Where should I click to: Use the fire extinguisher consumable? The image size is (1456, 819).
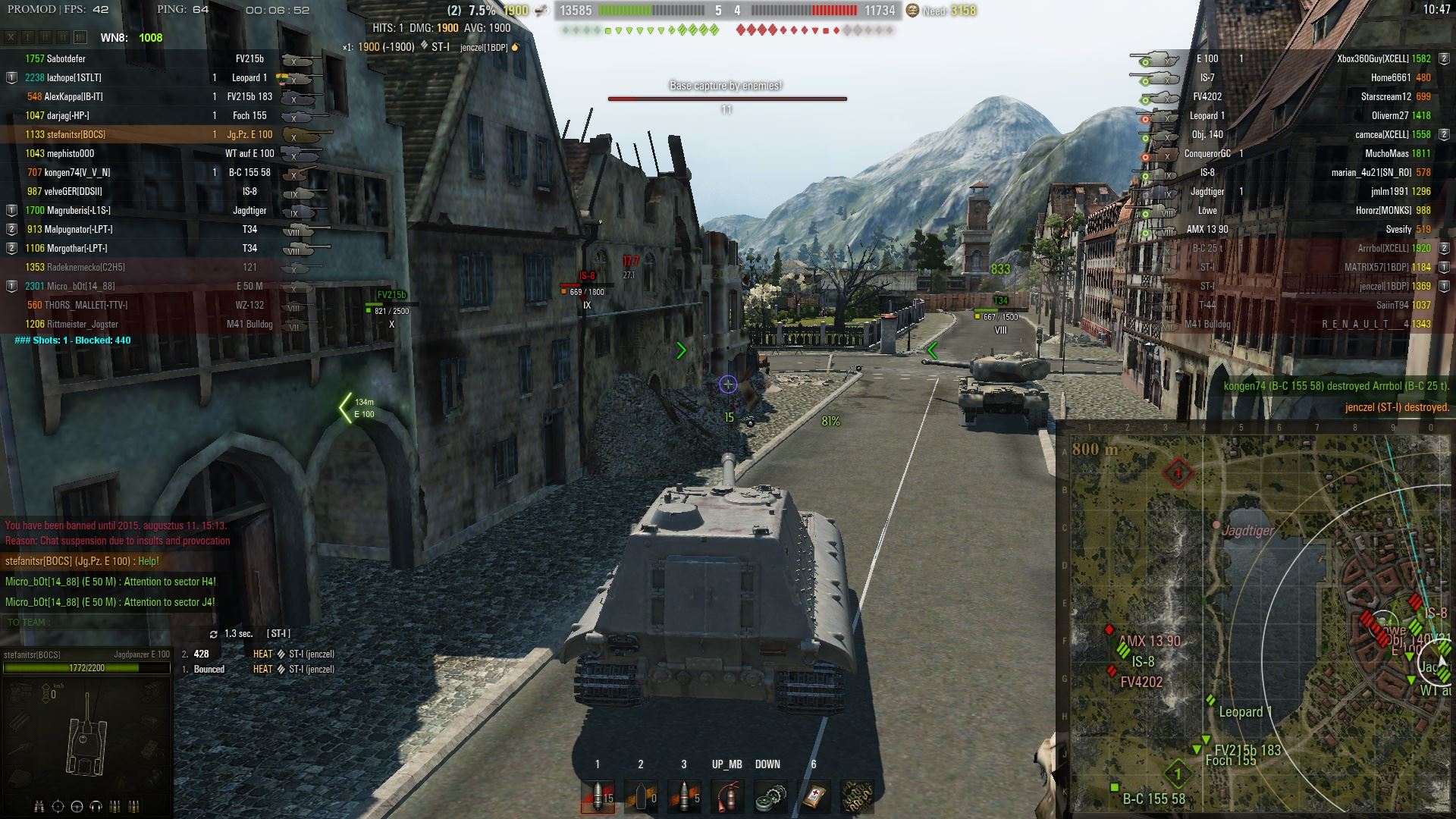pos(727,795)
